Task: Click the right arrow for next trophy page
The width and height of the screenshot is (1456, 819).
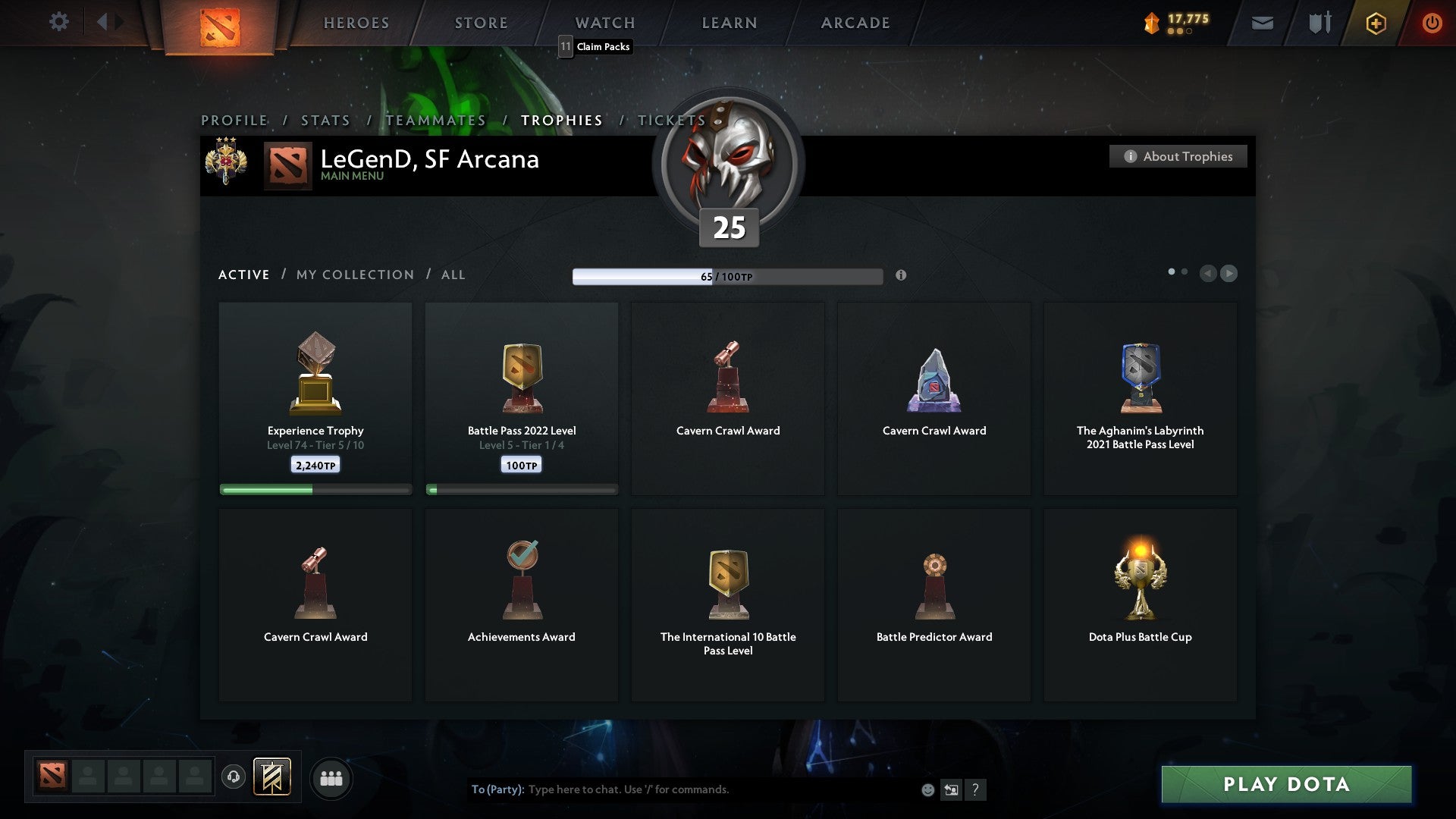Action: tap(1229, 274)
